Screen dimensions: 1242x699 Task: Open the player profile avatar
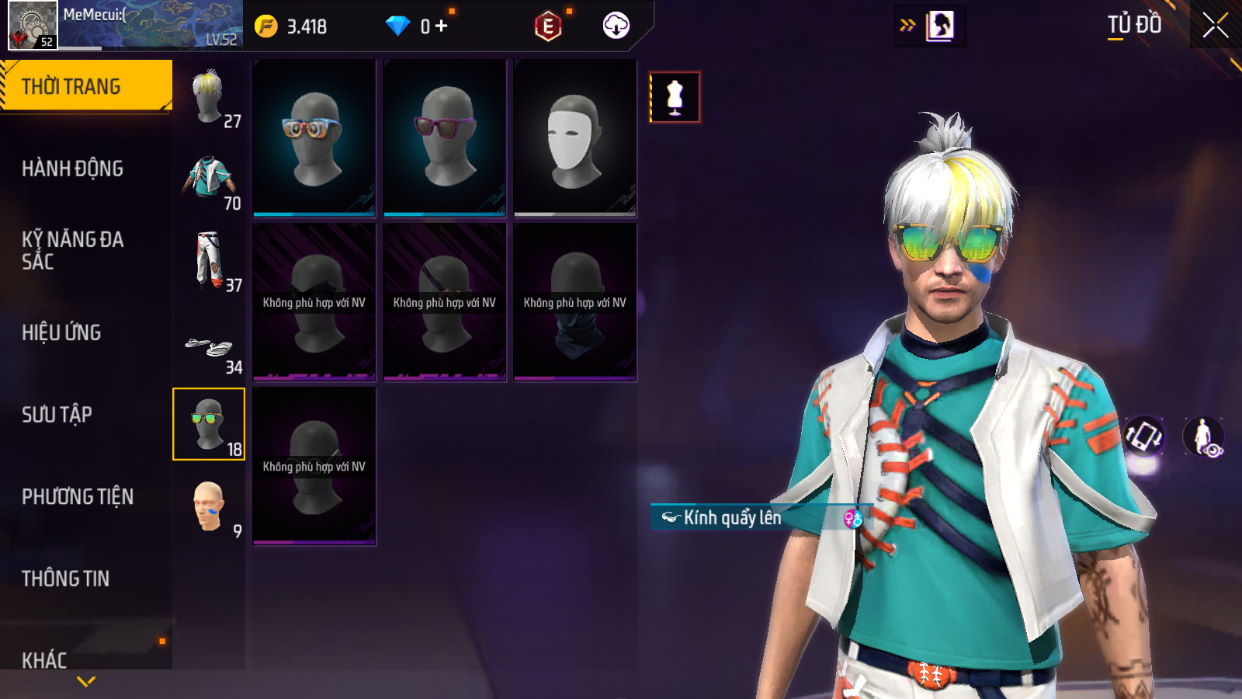coord(32,25)
